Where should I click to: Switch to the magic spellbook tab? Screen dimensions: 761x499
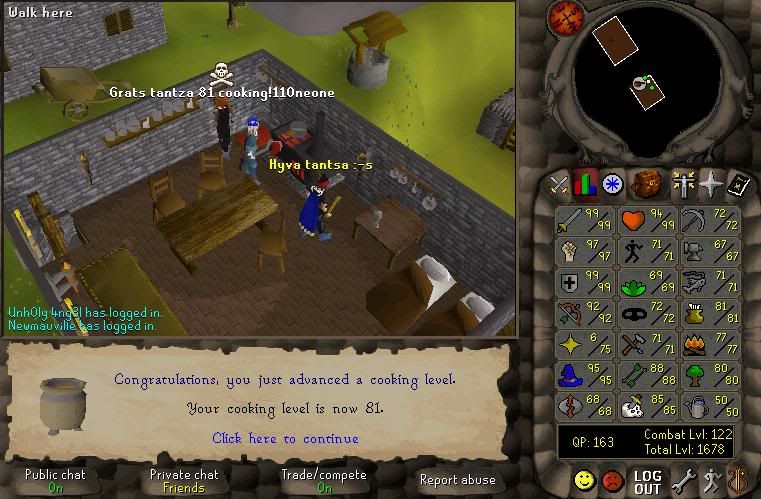click(x=739, y=184)
